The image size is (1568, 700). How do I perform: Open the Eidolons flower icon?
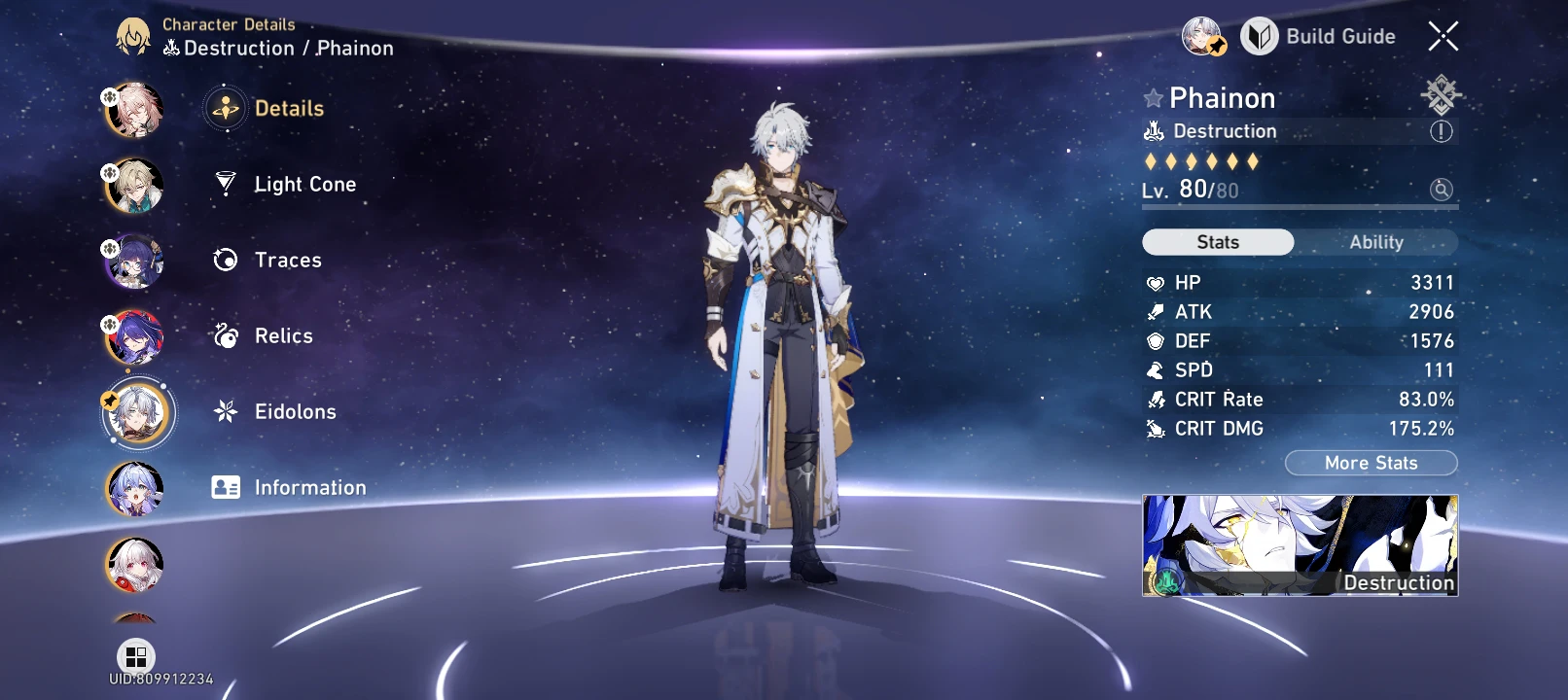coord(225,411)
